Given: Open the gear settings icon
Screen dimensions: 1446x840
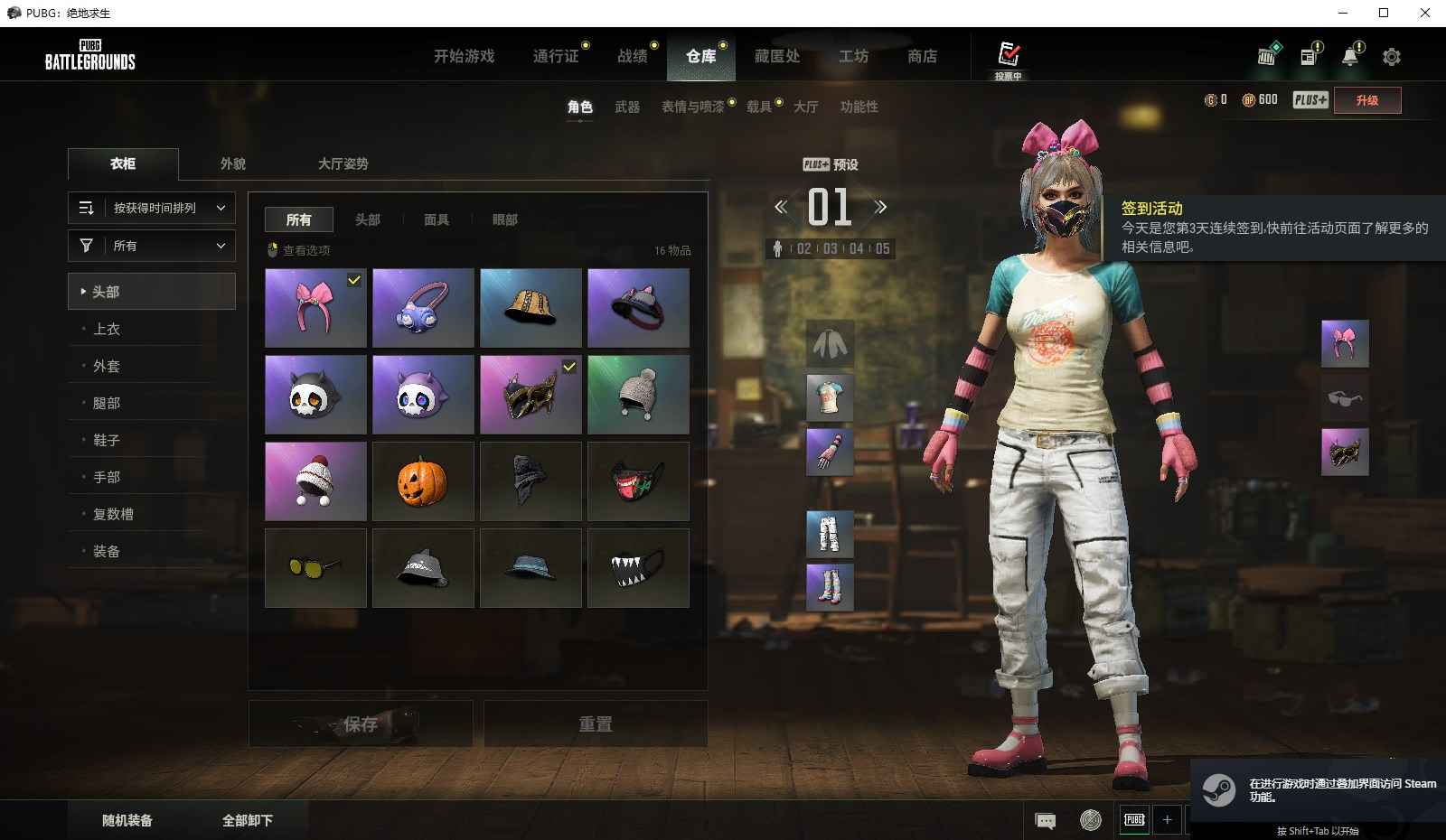Looking at the screenshot, I should [1391, 57].
